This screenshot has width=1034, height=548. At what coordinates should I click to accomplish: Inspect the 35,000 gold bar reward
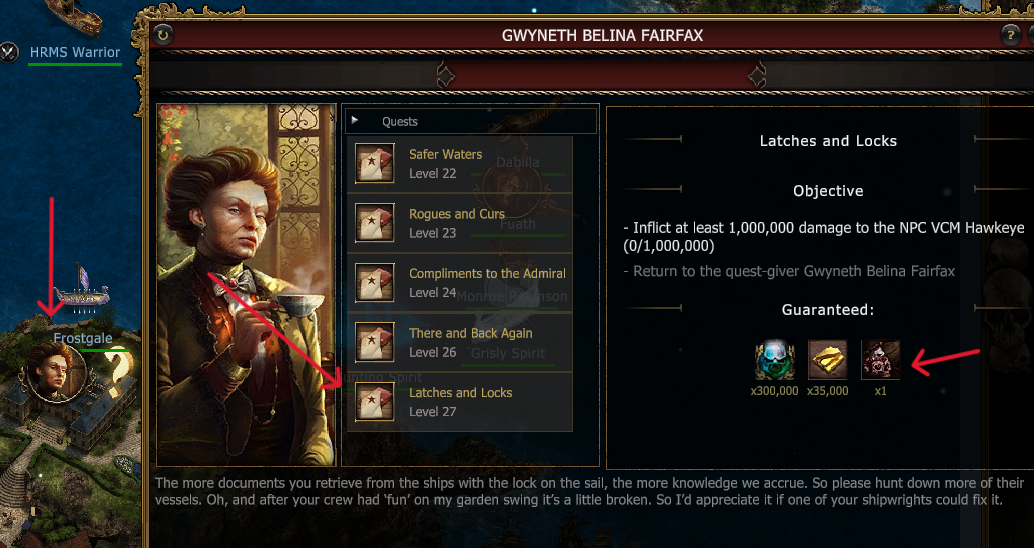827,360
